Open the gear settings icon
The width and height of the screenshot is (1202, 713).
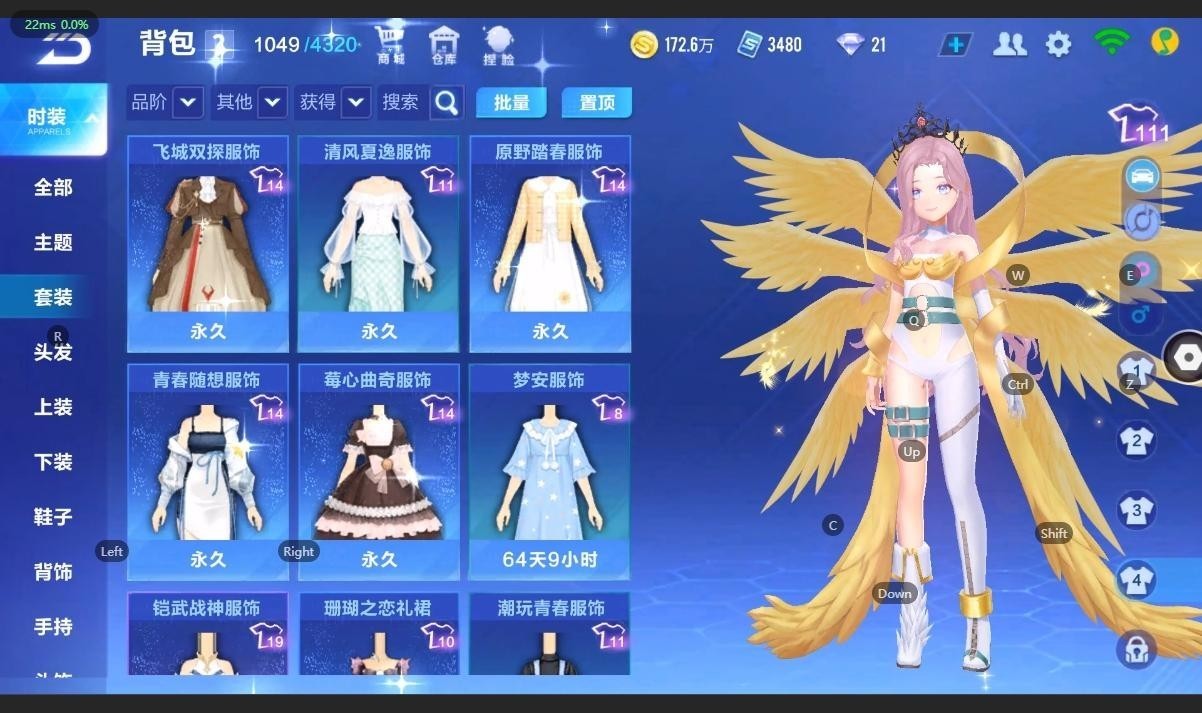click(1058, 44)
